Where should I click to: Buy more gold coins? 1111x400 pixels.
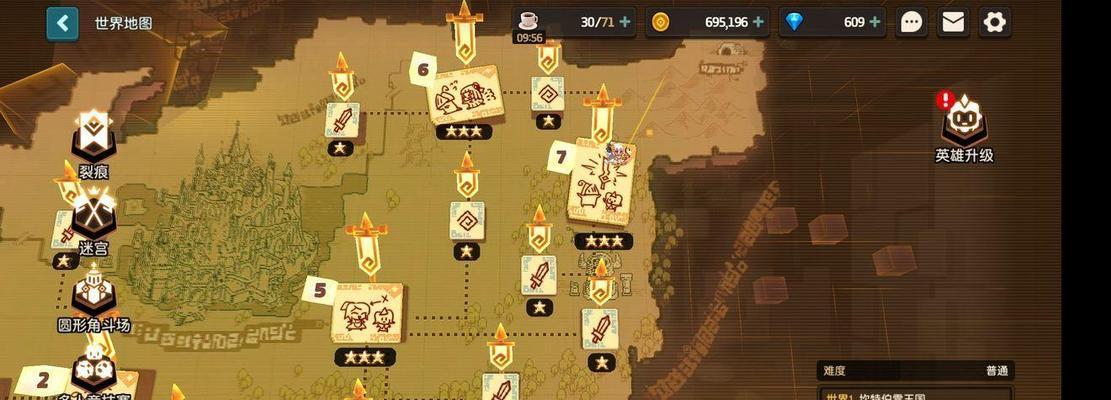[758, 22]
